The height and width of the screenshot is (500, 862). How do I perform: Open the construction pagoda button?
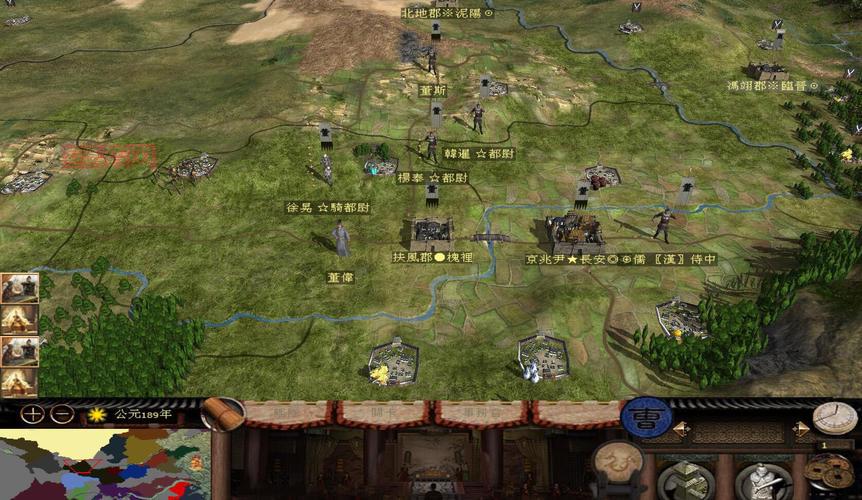(686, 480)
